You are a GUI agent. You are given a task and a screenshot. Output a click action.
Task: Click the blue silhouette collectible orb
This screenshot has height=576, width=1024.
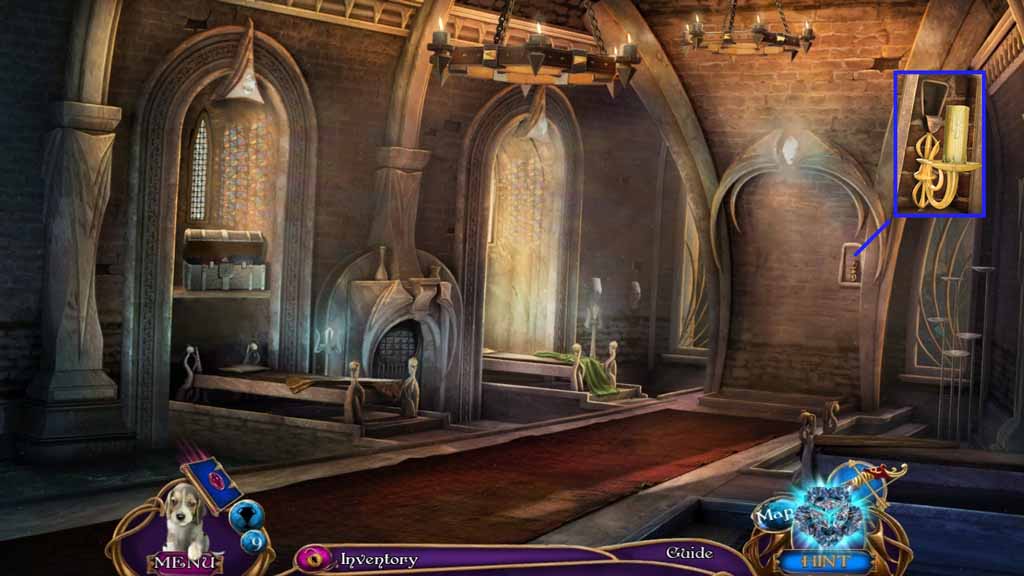click(x=246, y=516)
